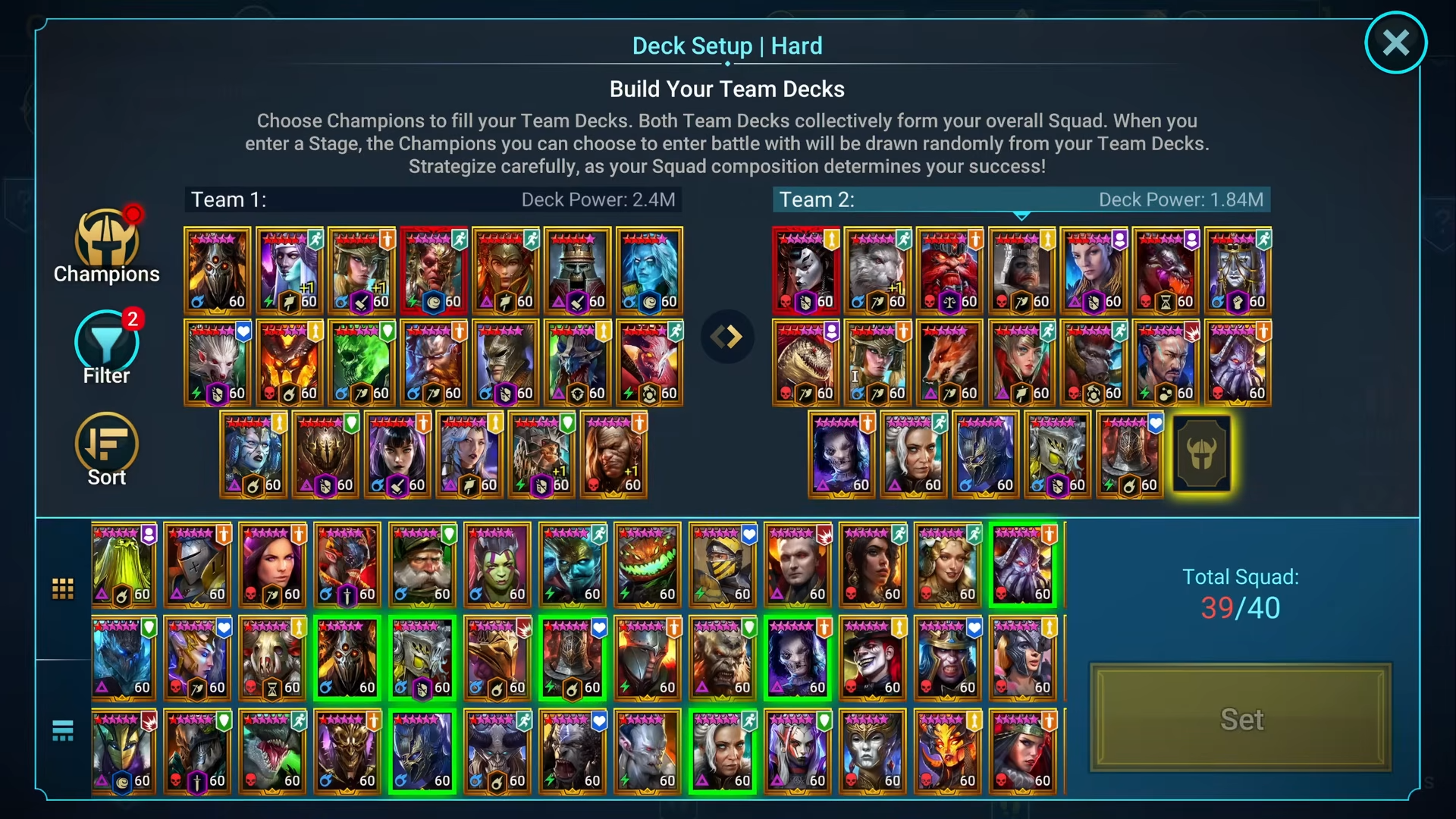Open the Sort options
The height and width of the screenshot is (819, 1456).
[106, 449]
